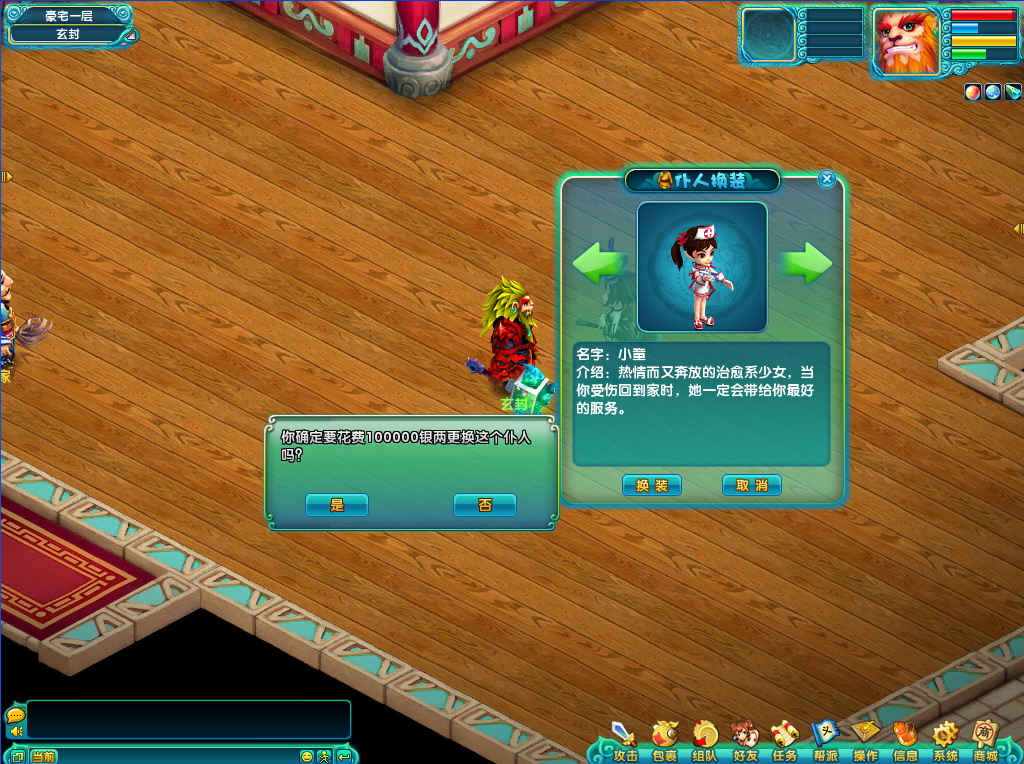Open the emoji picker in chat bar
The width and height of the screenshot is (1024, 764).
click(x=307, y=756)
